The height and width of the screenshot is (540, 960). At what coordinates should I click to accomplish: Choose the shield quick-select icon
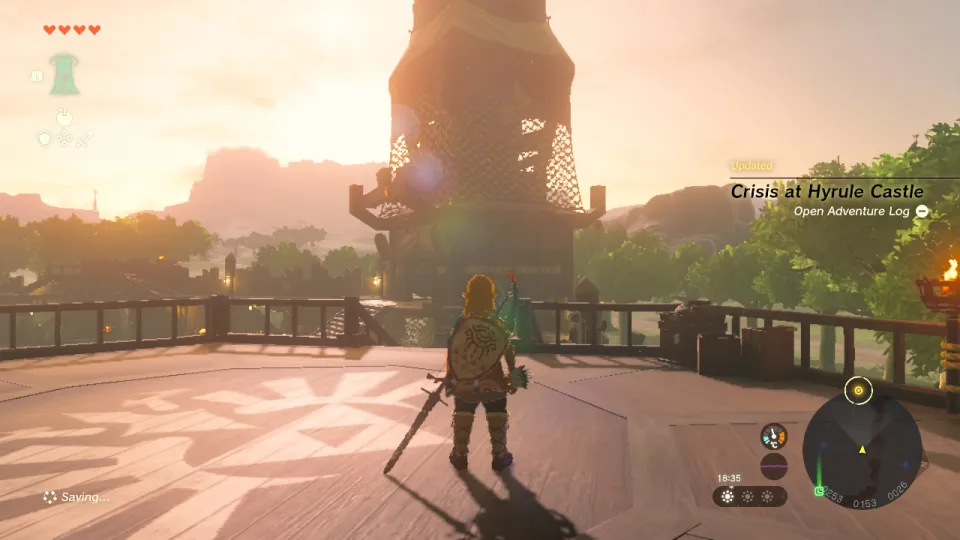click(x=44, y=139)
